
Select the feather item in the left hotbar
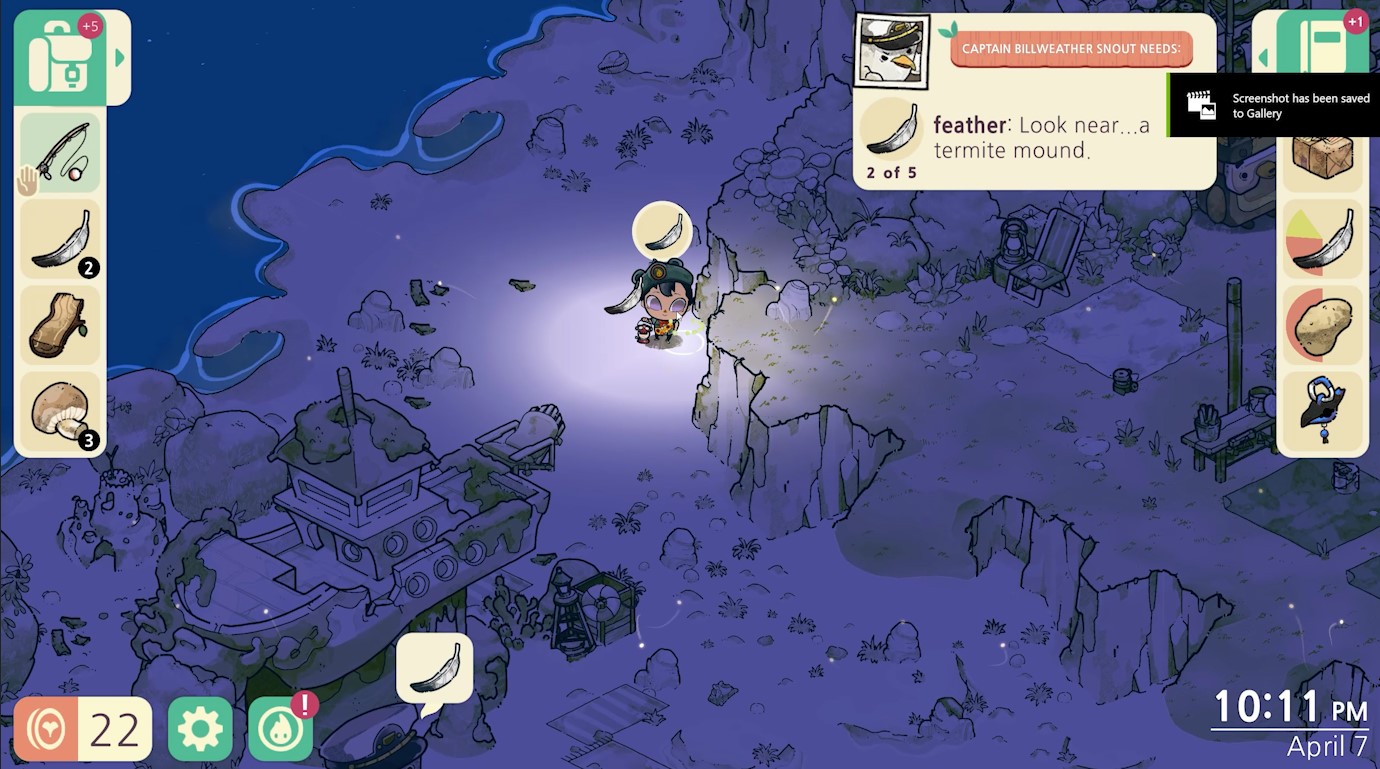58,237
